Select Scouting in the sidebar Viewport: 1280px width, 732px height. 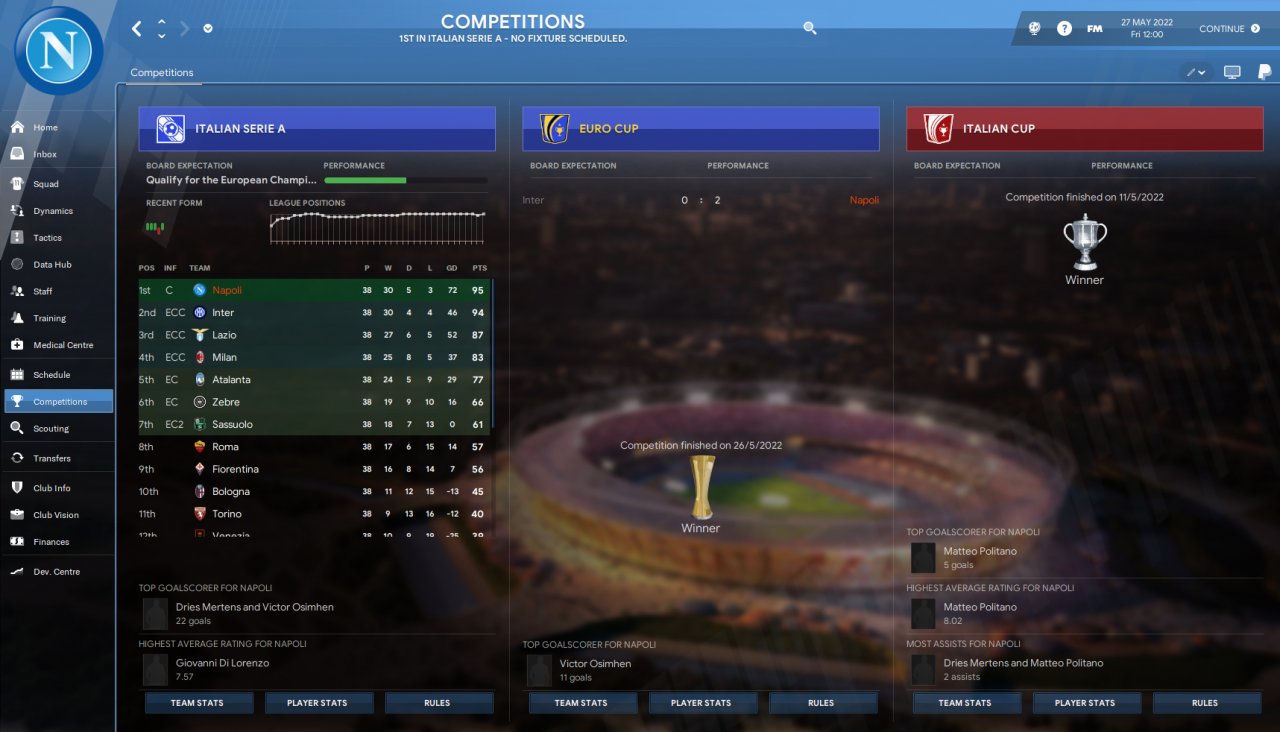click(51, 428)
